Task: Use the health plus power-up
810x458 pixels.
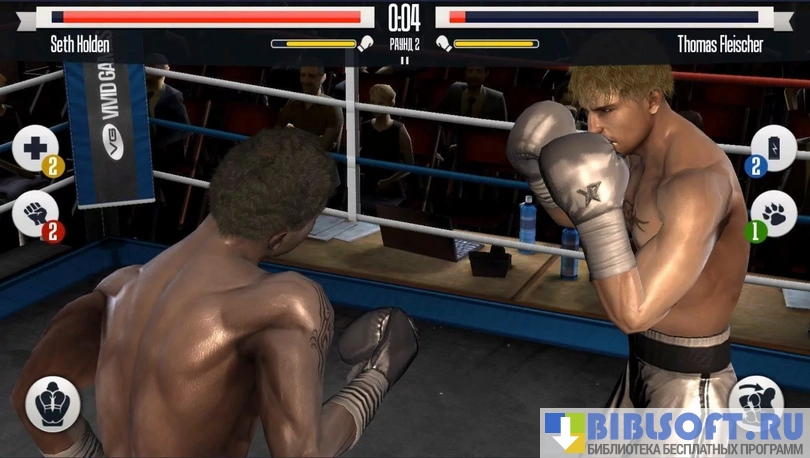Action: pyautogui.click(x=36, y=148)
